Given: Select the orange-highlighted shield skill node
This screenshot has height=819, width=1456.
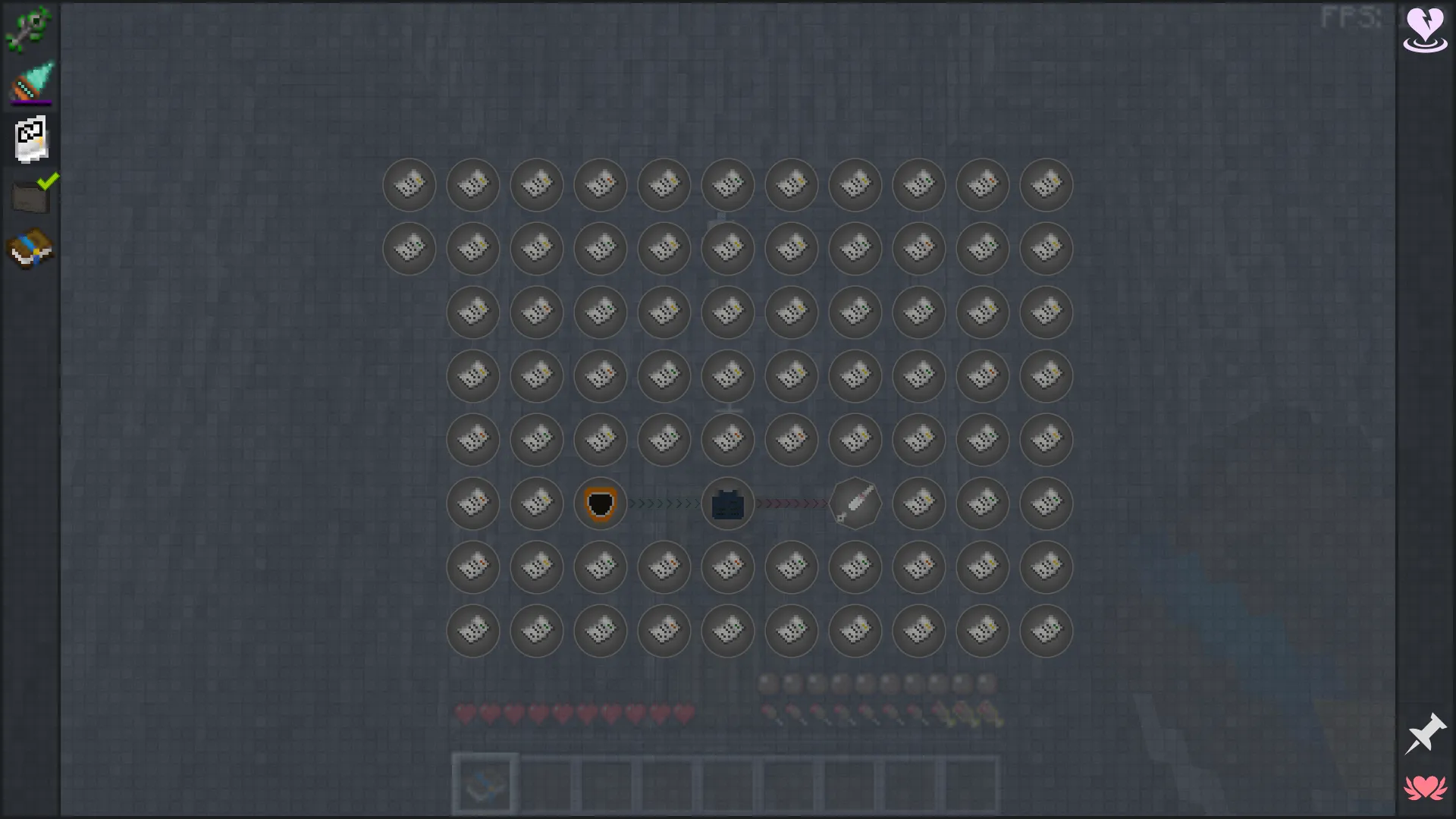Looking at the screenshot, I should coord(600,504).
